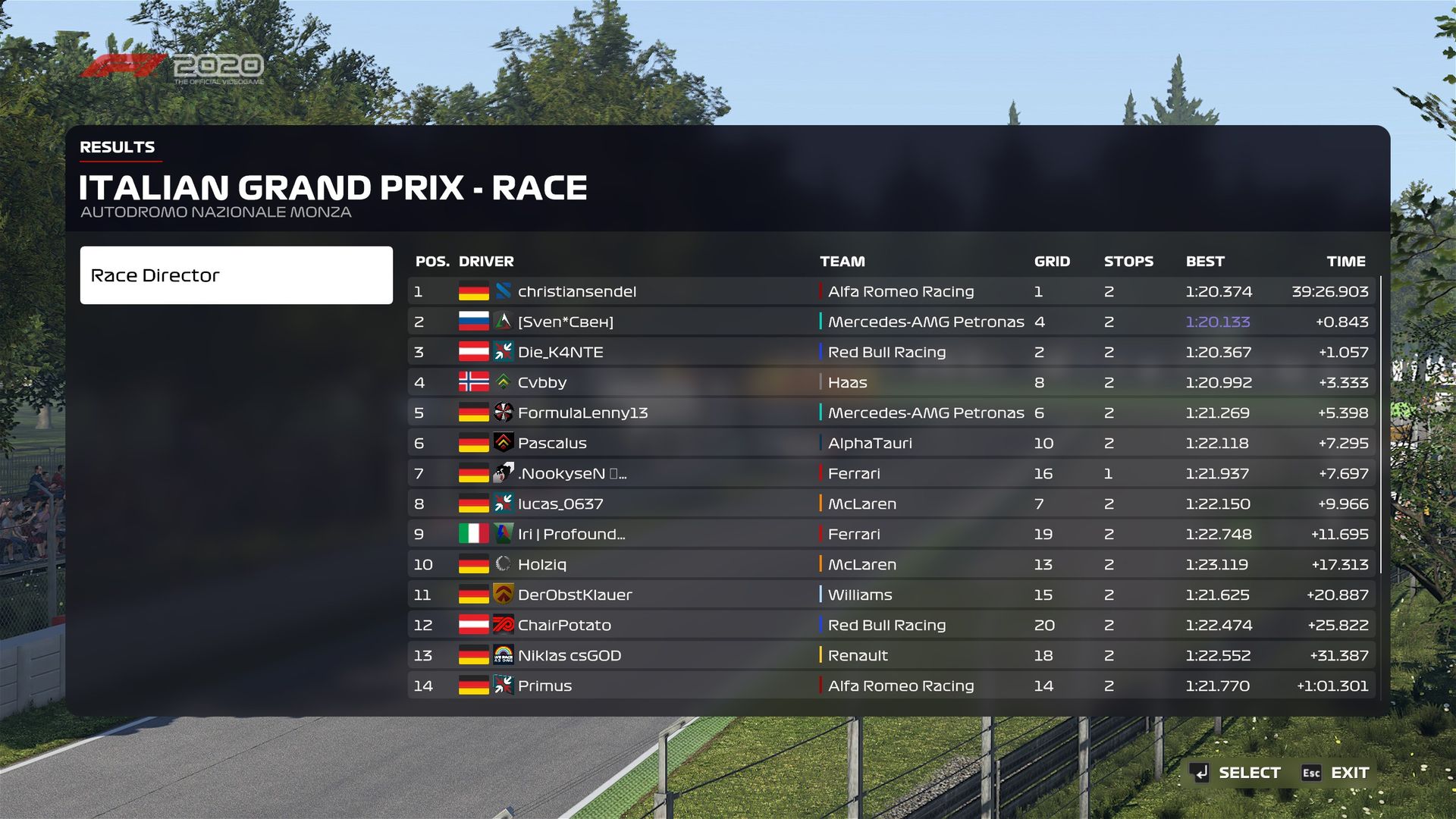Pick Niklas csGOD's Renault row
The image size is (1456, 819).
[891, 655]
